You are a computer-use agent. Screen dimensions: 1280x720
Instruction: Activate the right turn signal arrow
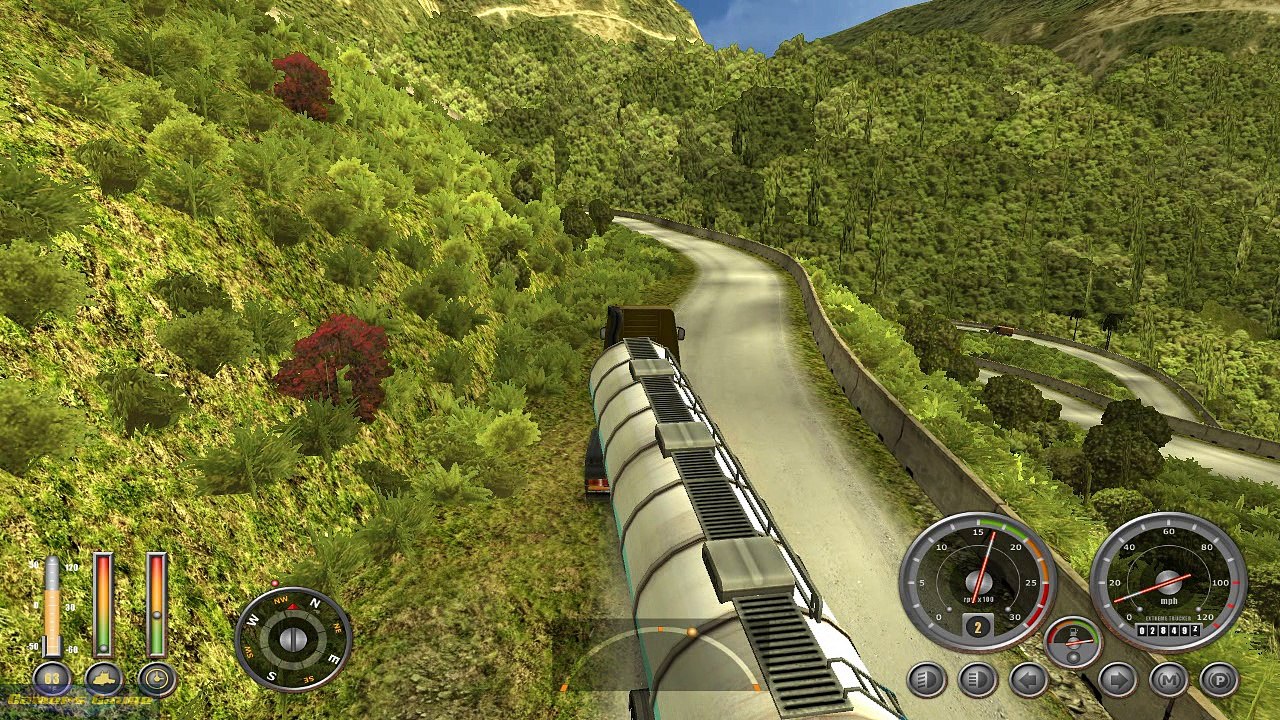tap(1118, 680)
